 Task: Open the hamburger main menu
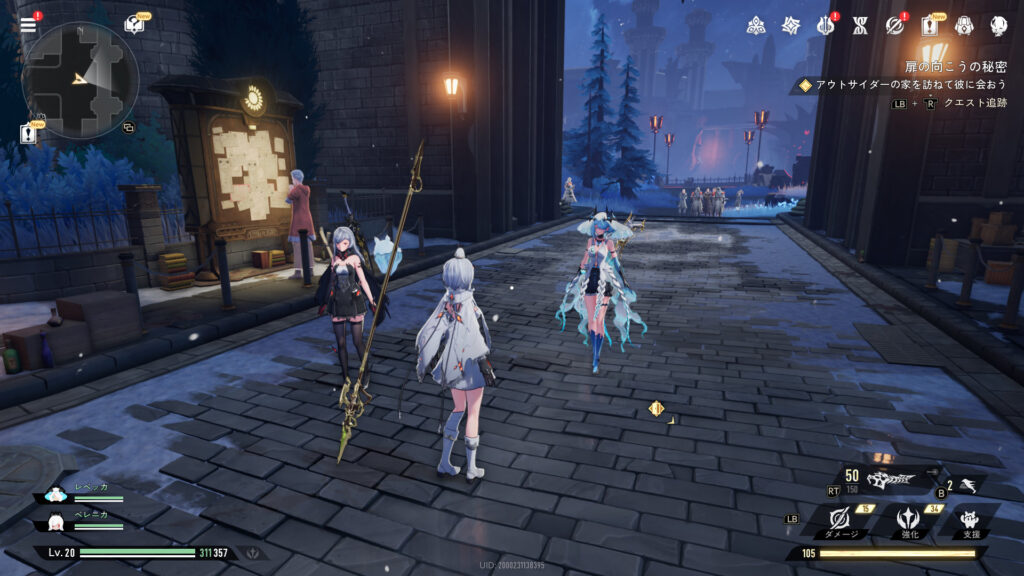click(28, 25)
